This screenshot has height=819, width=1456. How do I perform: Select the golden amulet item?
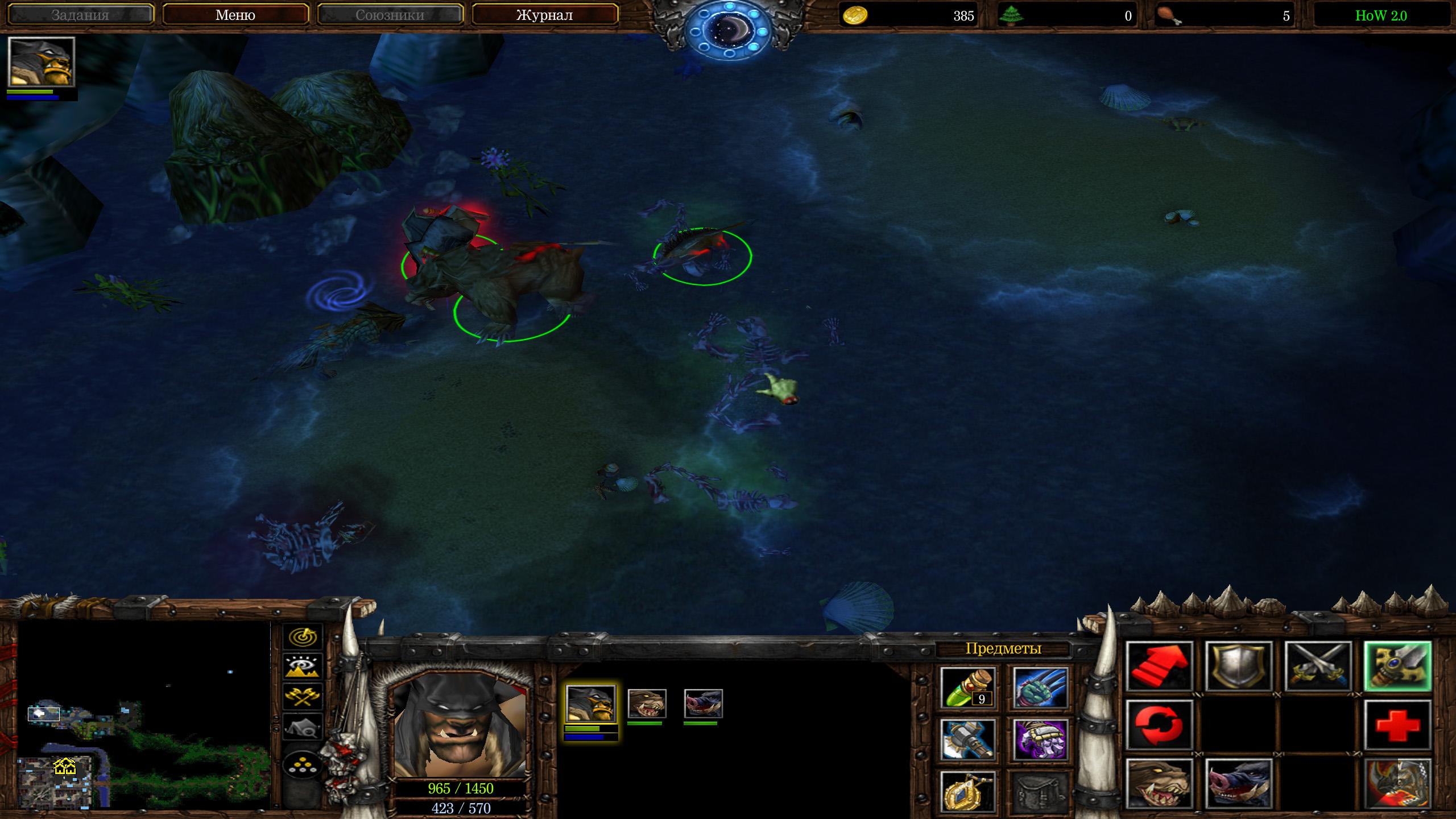pyautogui.click(x=967, y=791)
